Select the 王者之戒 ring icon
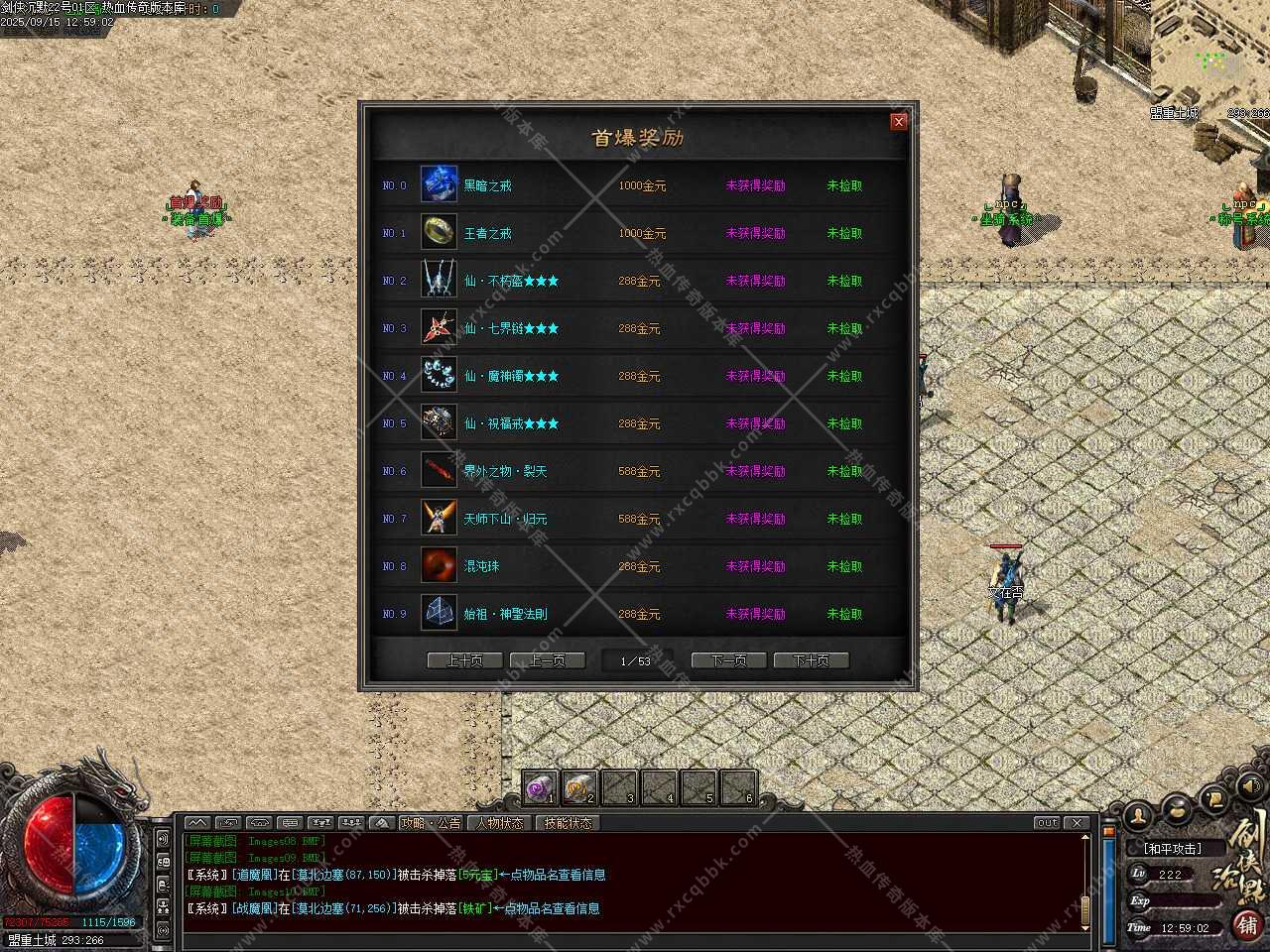Viewport: 1270px width, 952px height. tap(439, 232)
